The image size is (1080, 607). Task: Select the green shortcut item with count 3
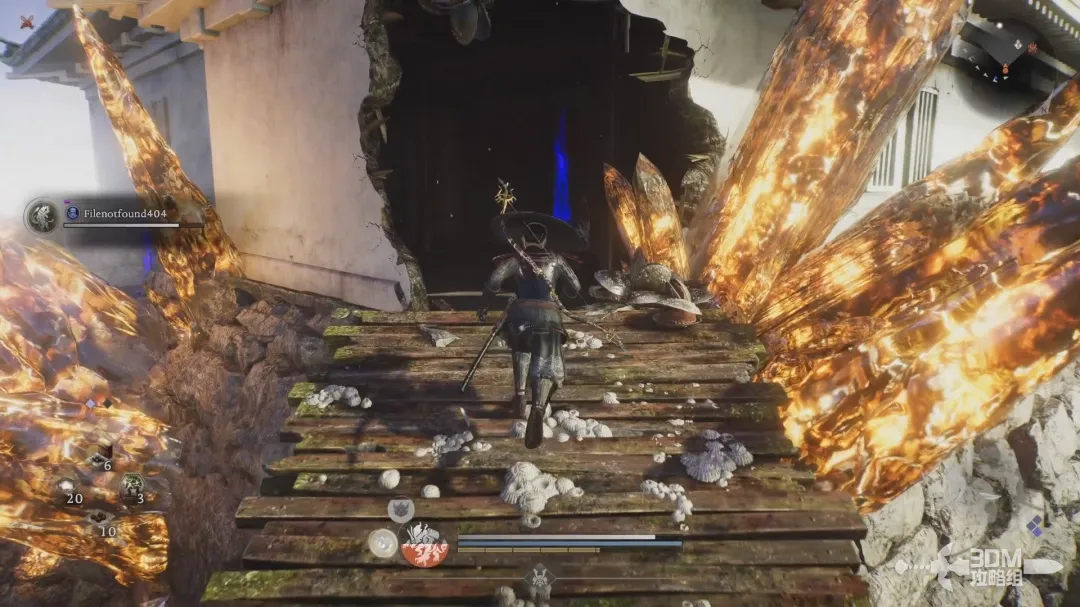click(x=132, y=487)
